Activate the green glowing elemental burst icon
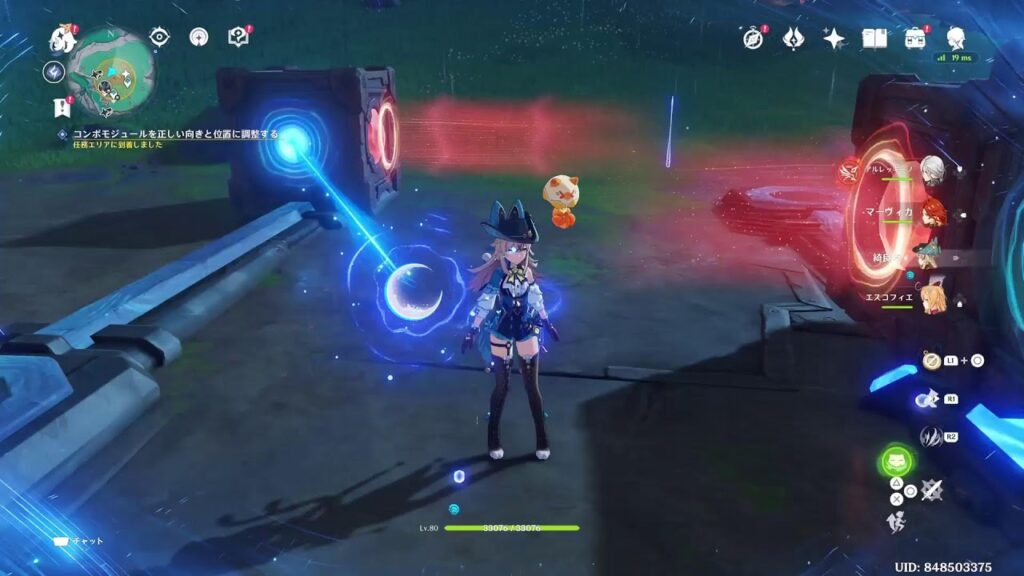 click(896, 462)
